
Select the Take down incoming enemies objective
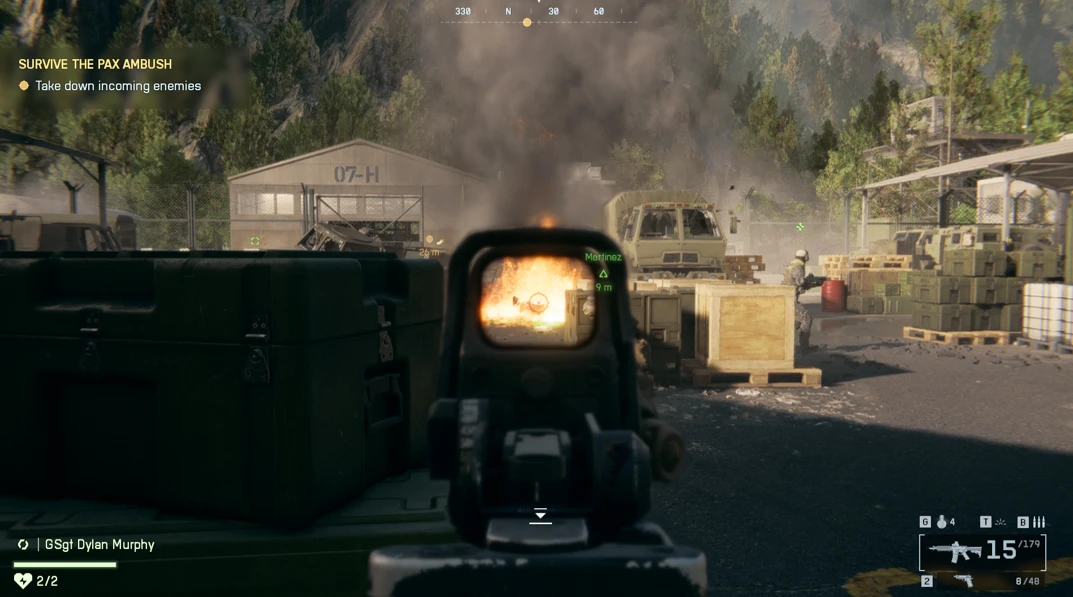117,86
